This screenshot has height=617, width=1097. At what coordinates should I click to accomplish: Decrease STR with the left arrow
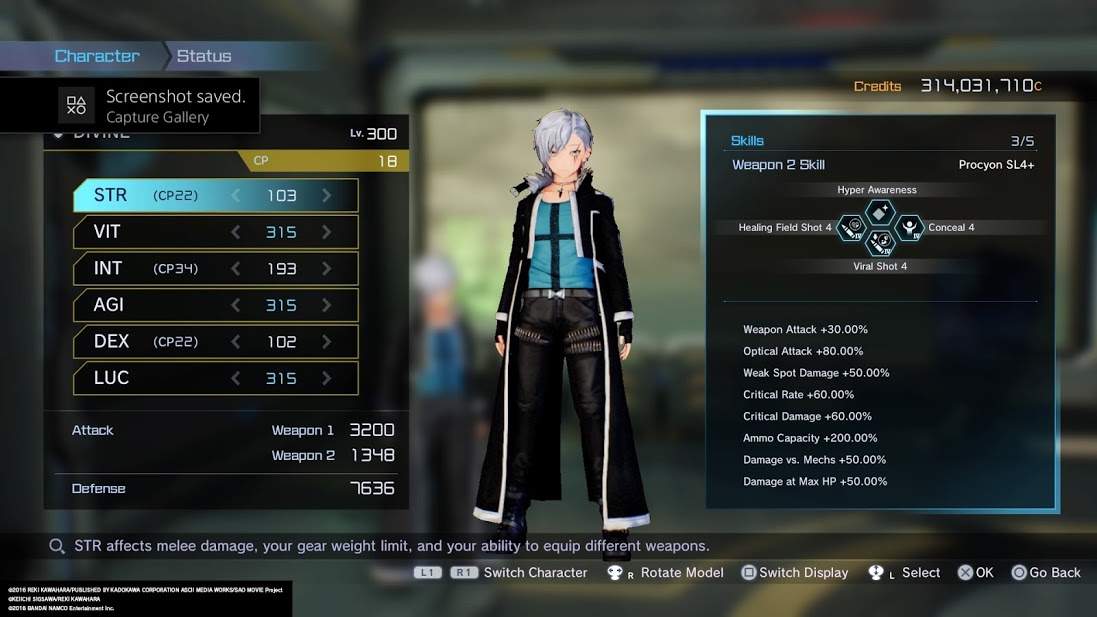(236, 196)
